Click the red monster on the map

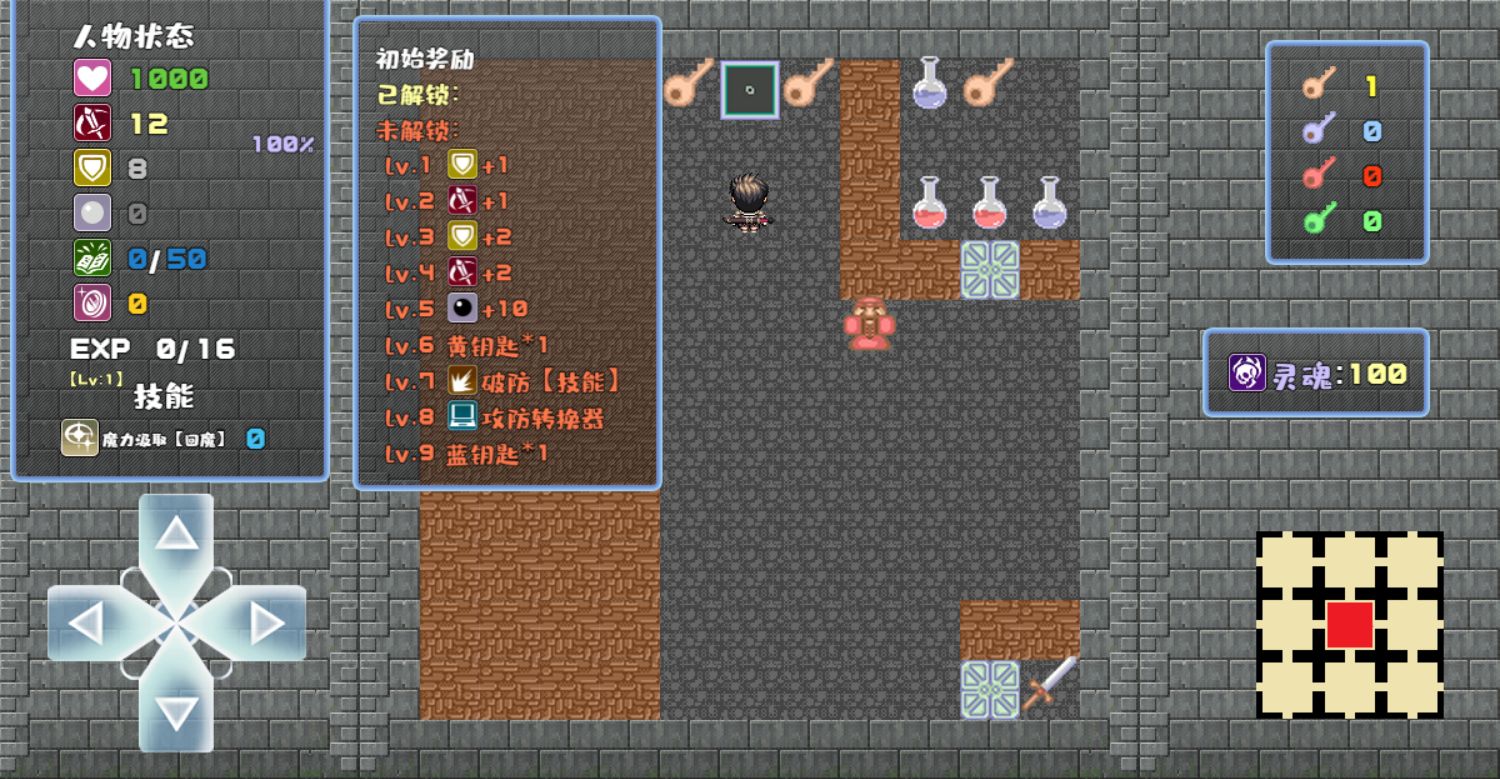tap(870, 324)
